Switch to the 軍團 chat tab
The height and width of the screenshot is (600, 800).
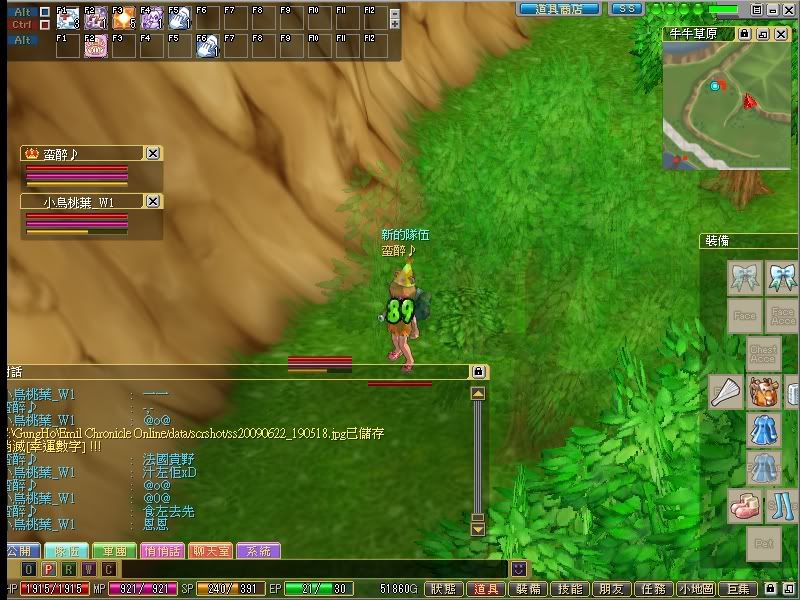pyautogui.click(x=109, y=551)
